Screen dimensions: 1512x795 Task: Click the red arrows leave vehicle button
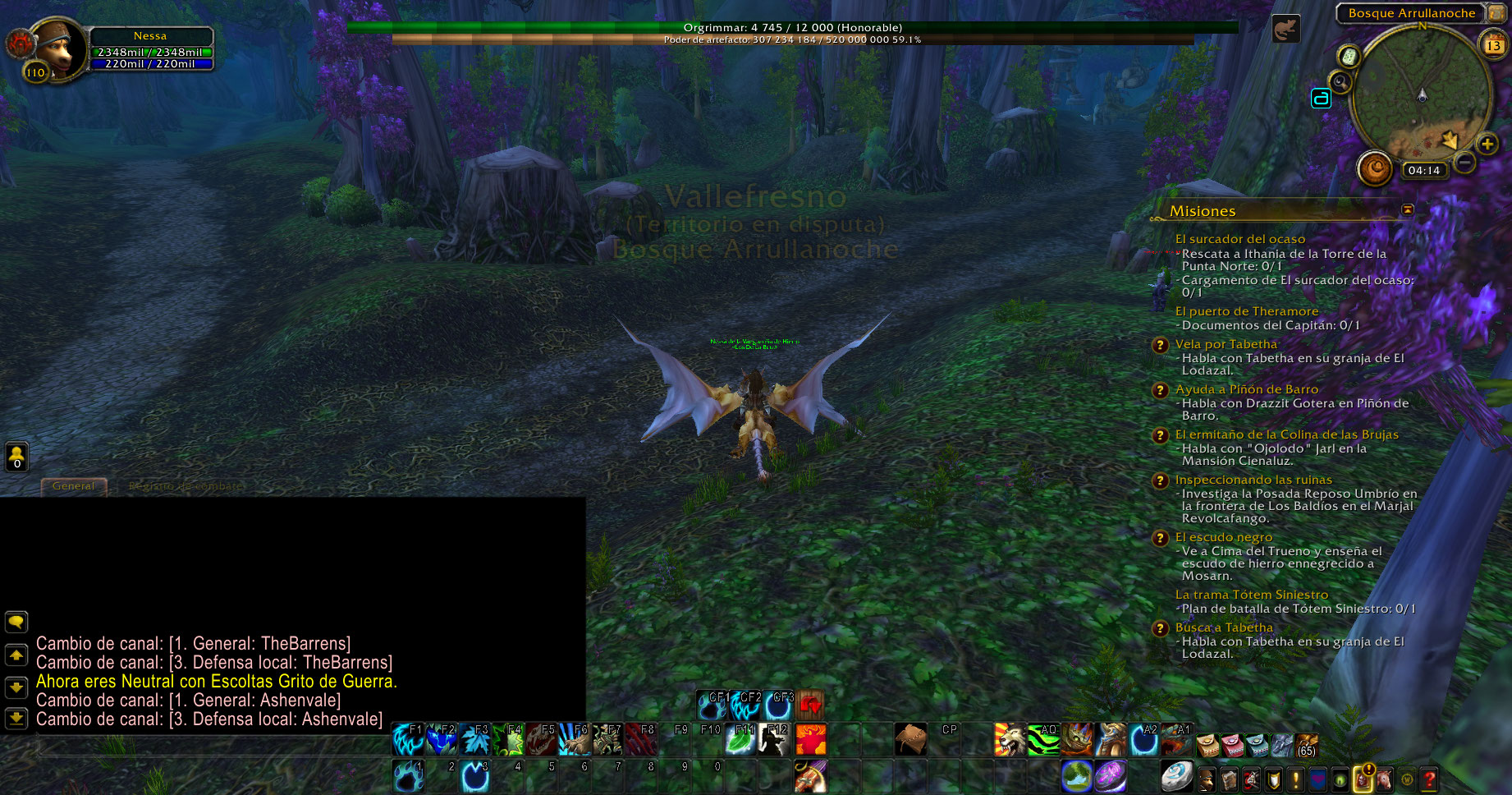pos(810,705)
